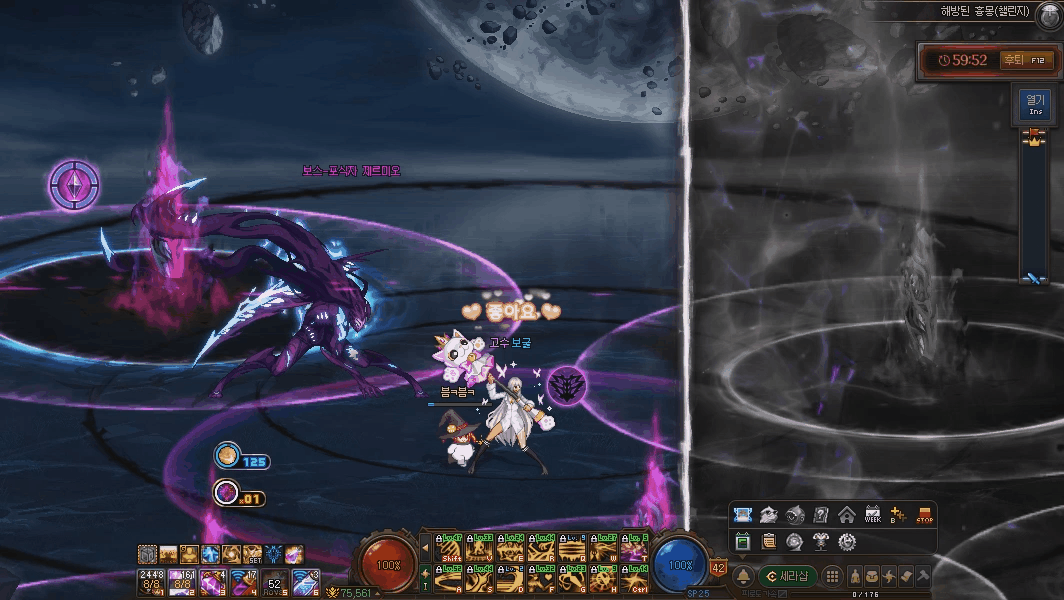Open the hammer icon in bottom bar

coord(922,576)
